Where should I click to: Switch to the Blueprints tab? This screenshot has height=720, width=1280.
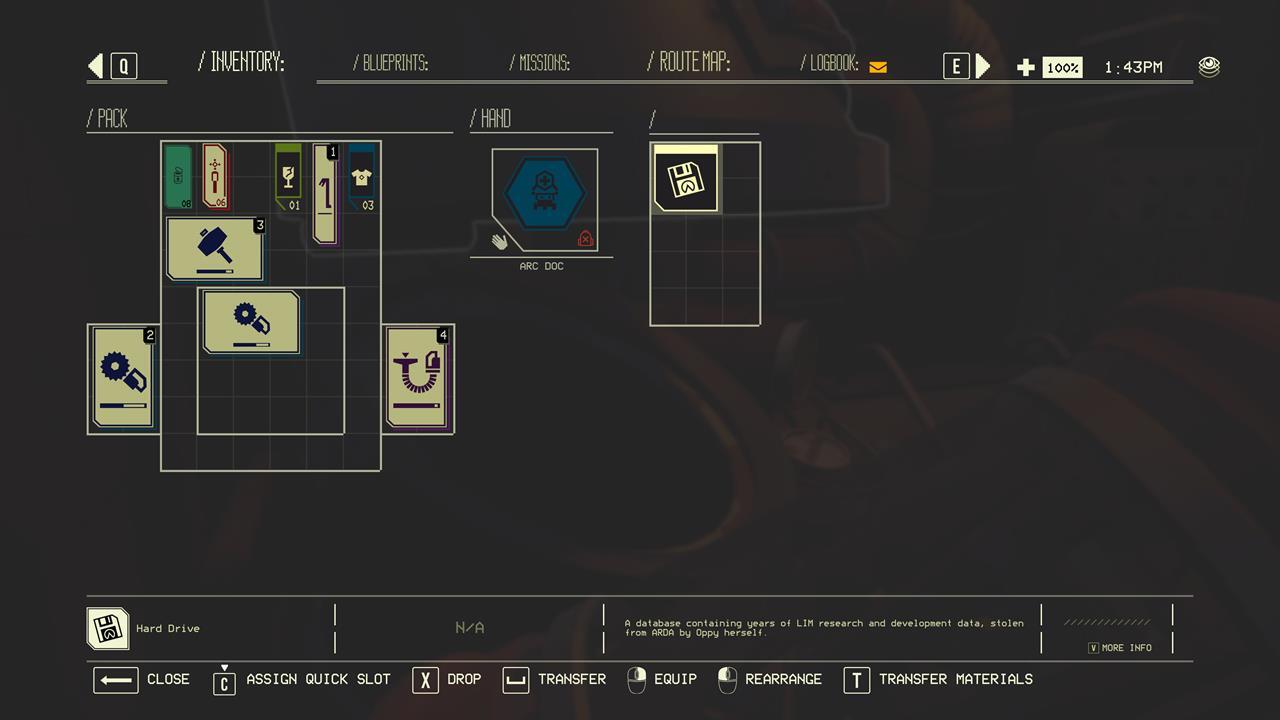(x=390, y=64)
